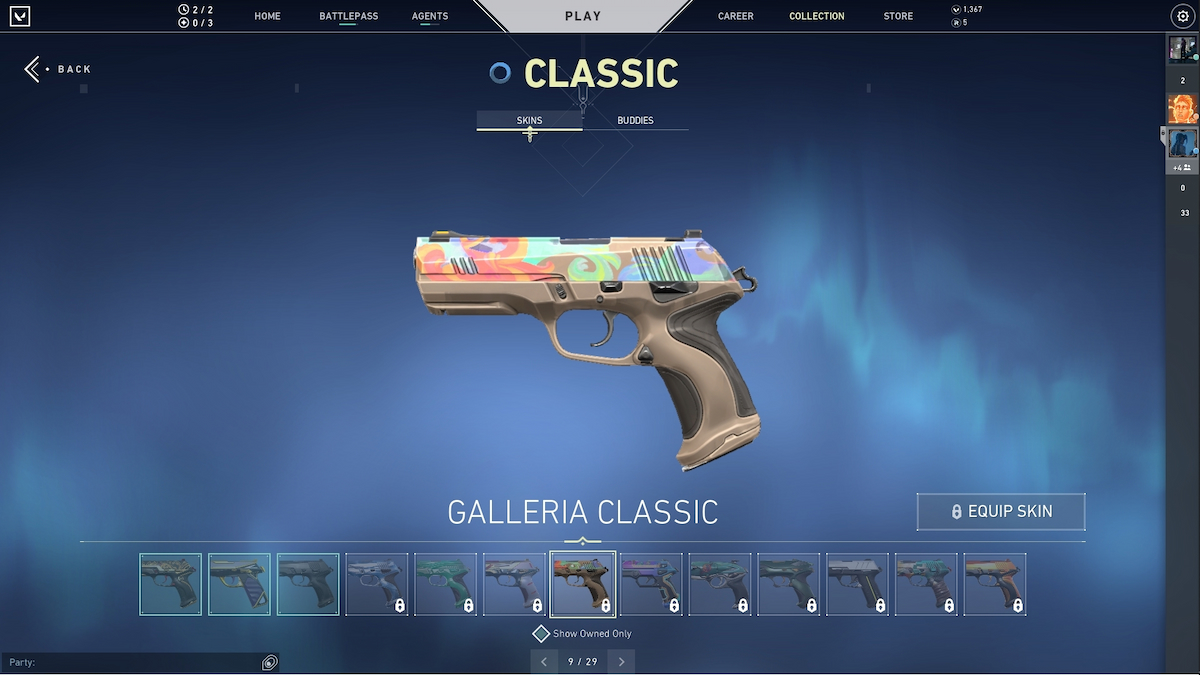Go to the previous skins page
Image resolution: width=1200 pixels, height=675 pixels.
544,662
